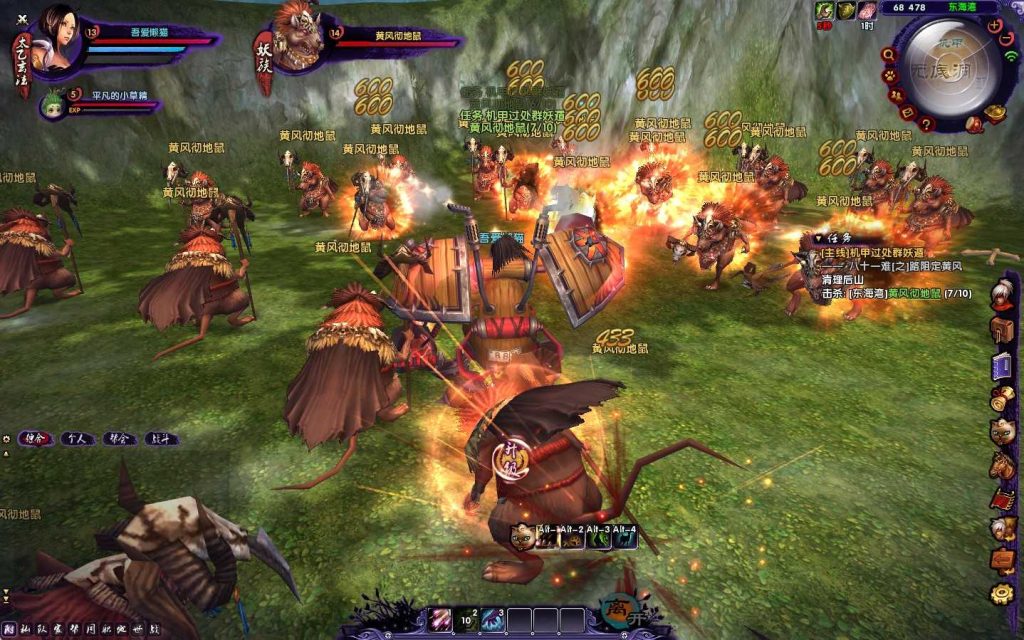Open the gold ingot shop icon
Screen dimensions: 1024x640
point(997,113)
